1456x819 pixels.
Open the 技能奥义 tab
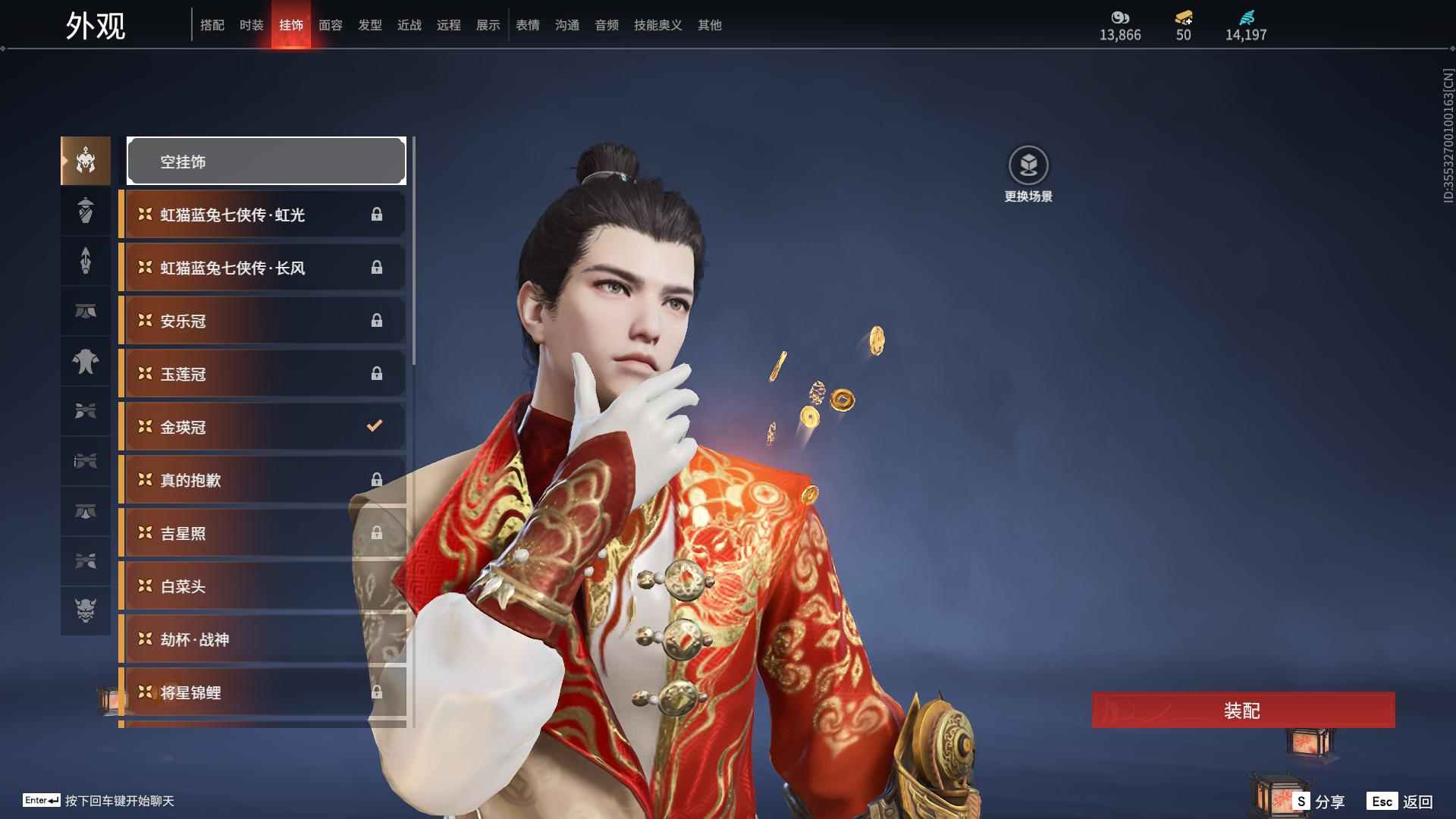[x=657, y=25]
